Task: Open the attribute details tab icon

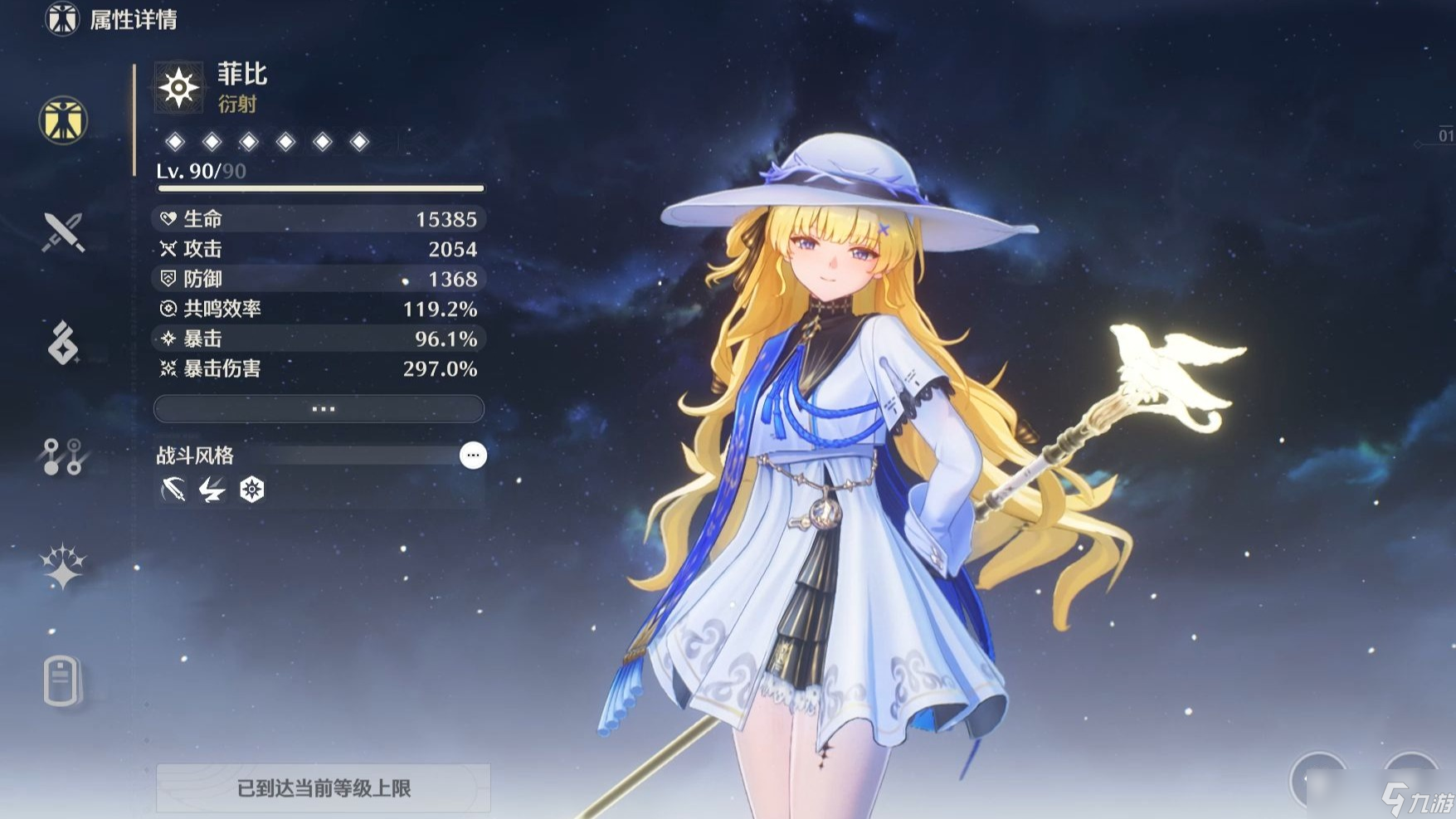Action: click(x=63, y=119)
